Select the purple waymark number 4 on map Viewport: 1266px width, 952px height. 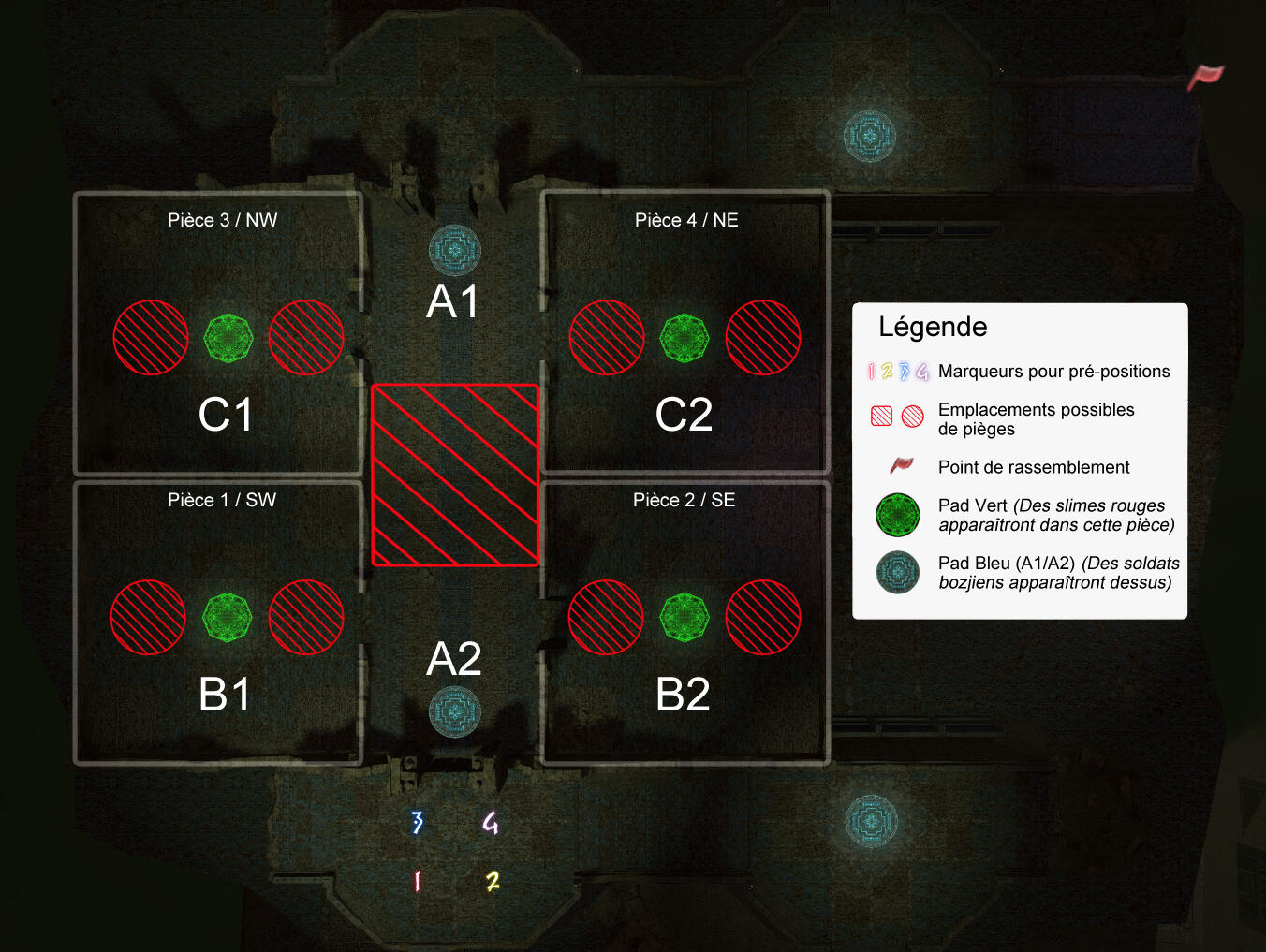tap(491, 822)
